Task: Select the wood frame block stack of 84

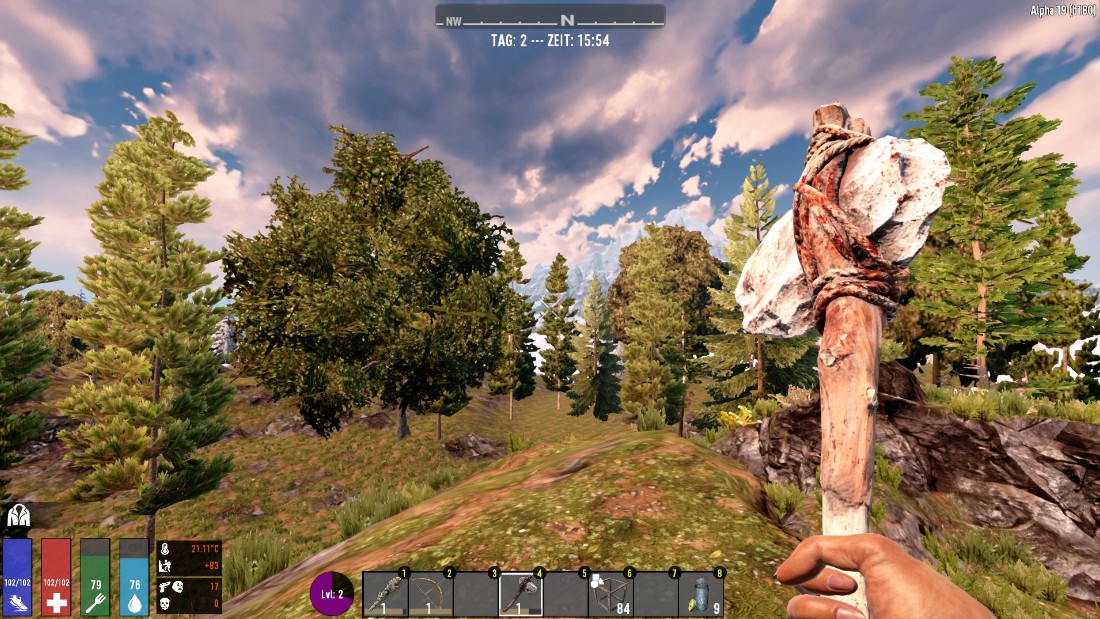Action: [x=611, y=594]
